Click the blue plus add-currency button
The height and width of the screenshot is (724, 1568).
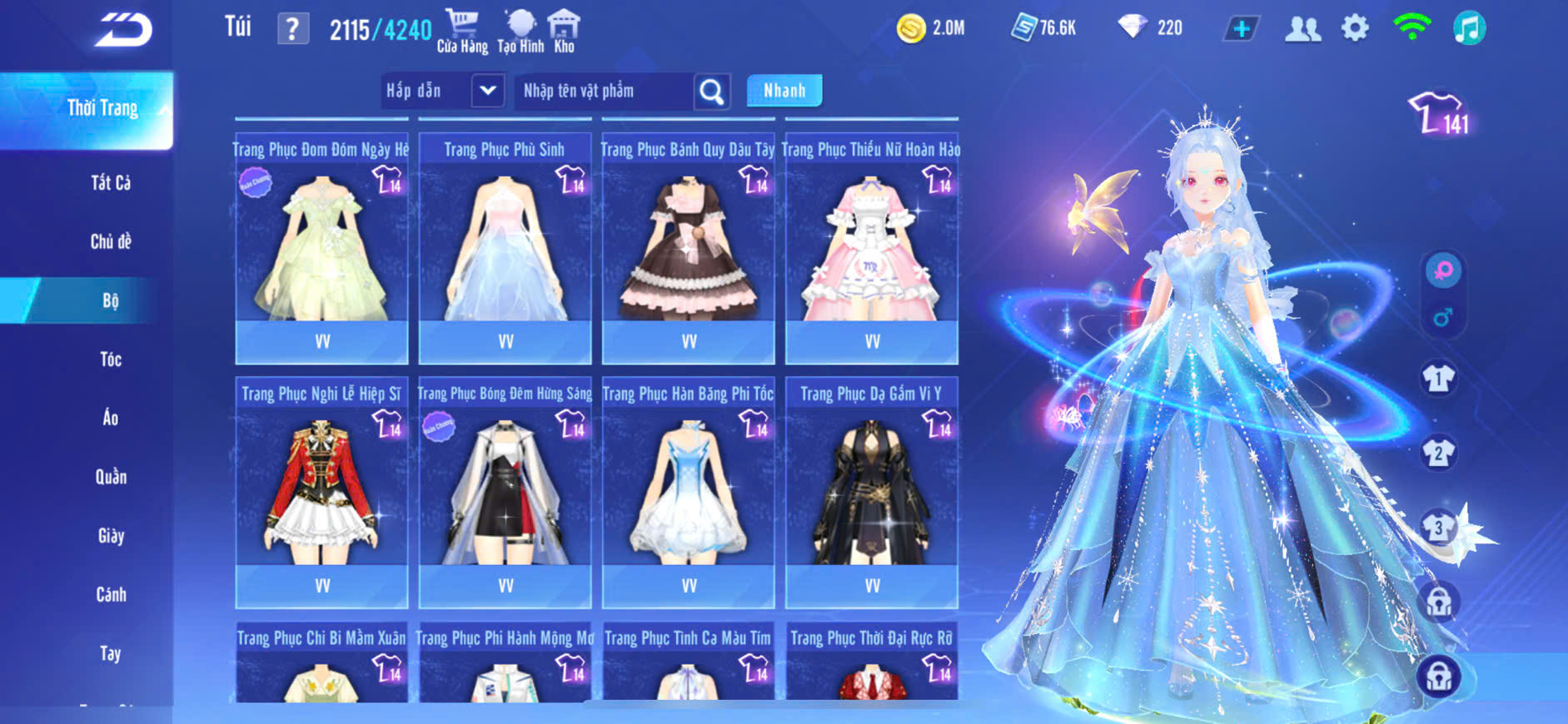click(x=1241, y=29)
